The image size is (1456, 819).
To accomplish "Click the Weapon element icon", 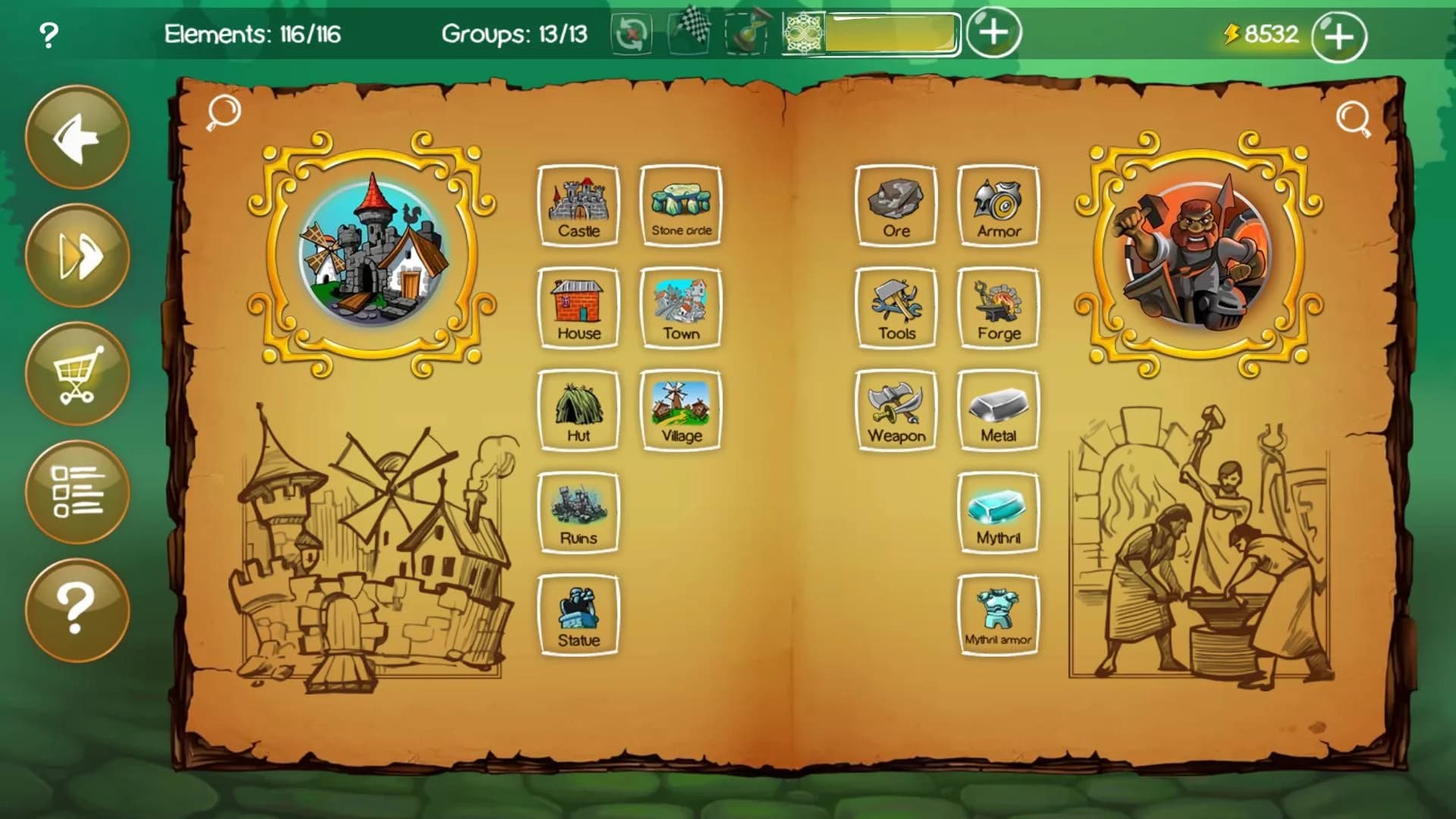I will (x=896, y=408).
